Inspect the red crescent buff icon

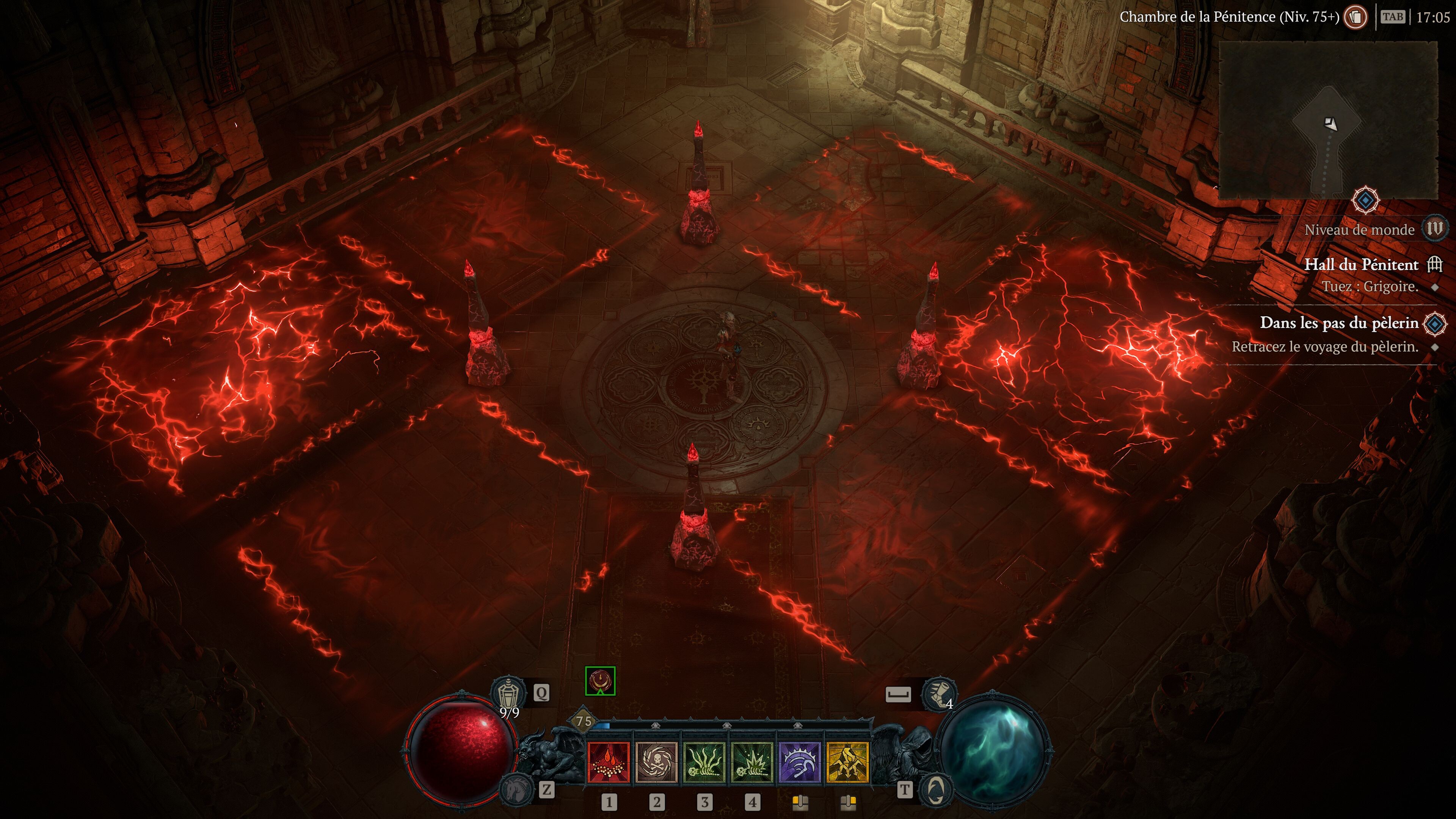(x=600, y=681)
